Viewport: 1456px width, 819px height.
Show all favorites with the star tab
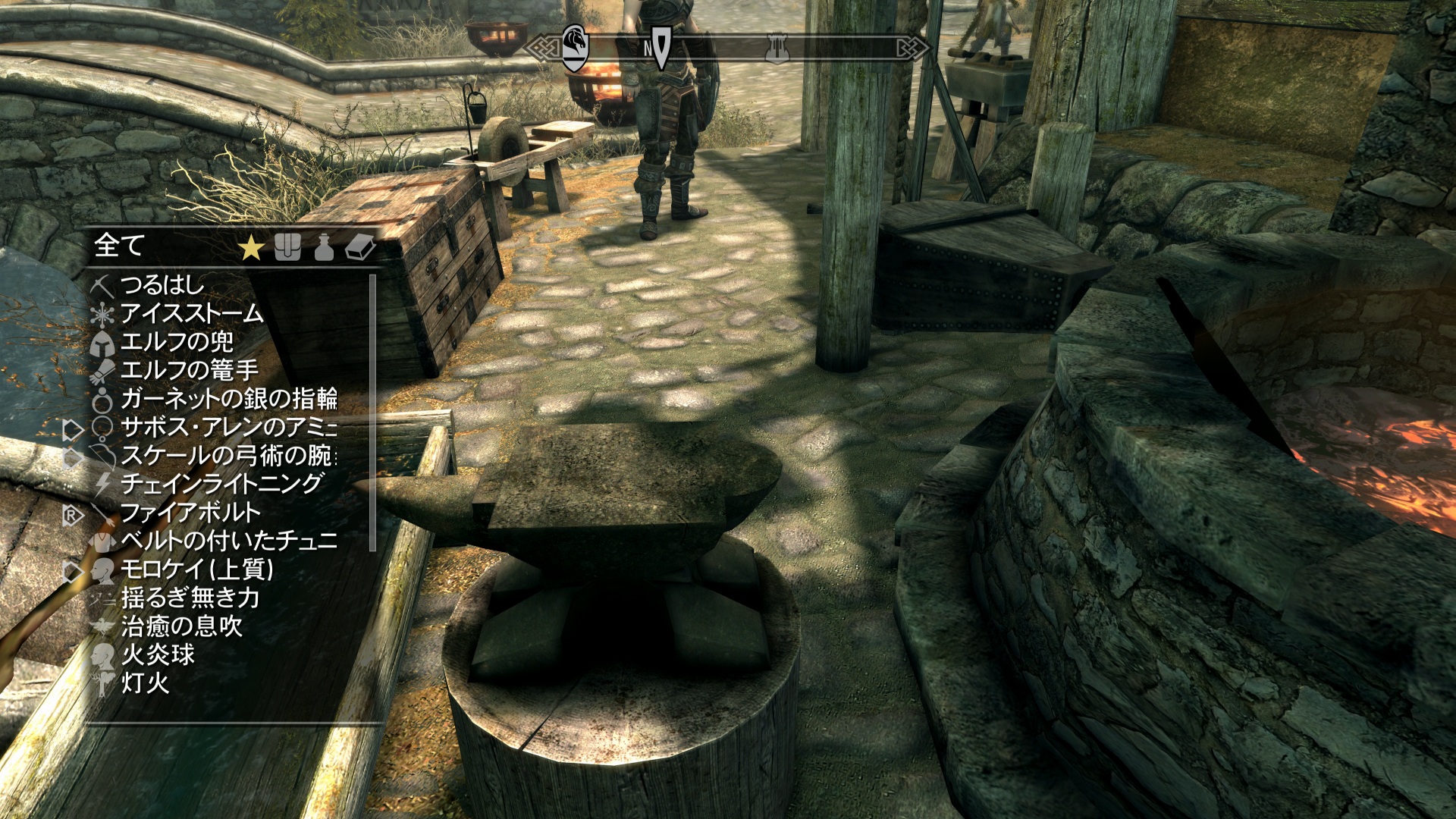[251, 247]
